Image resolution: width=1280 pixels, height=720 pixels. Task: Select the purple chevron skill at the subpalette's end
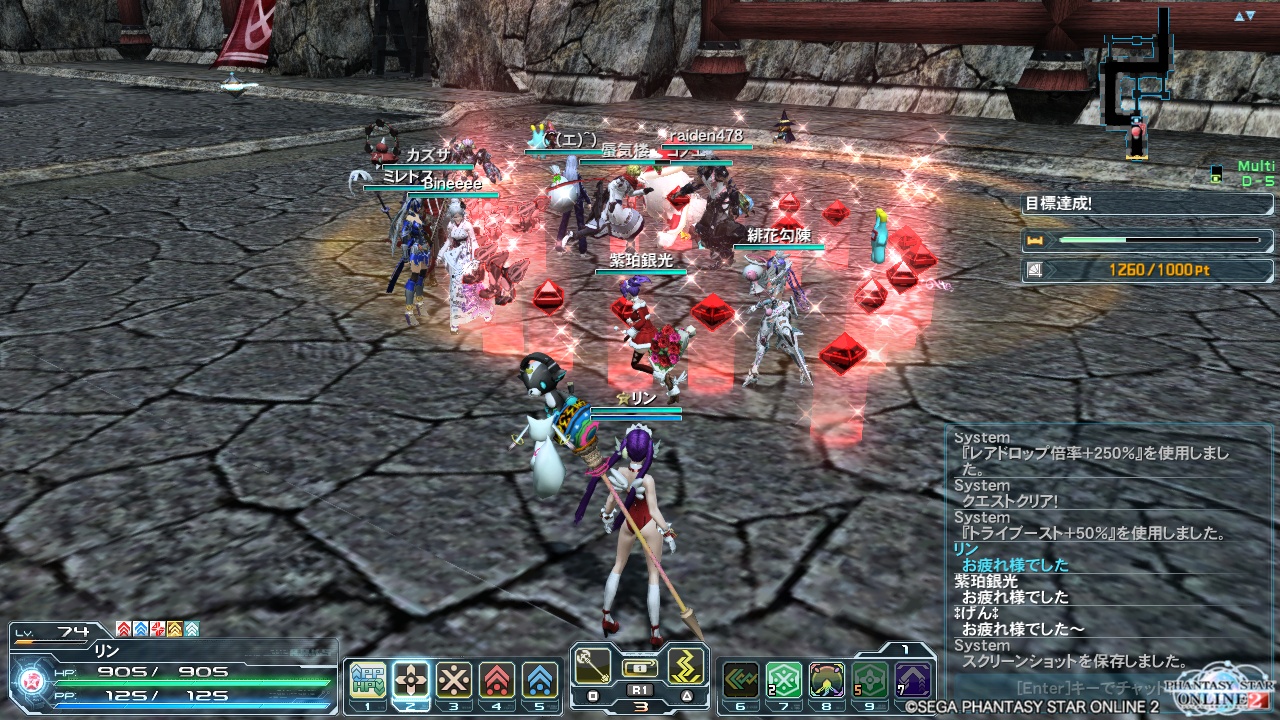click(x=913, y=680)
